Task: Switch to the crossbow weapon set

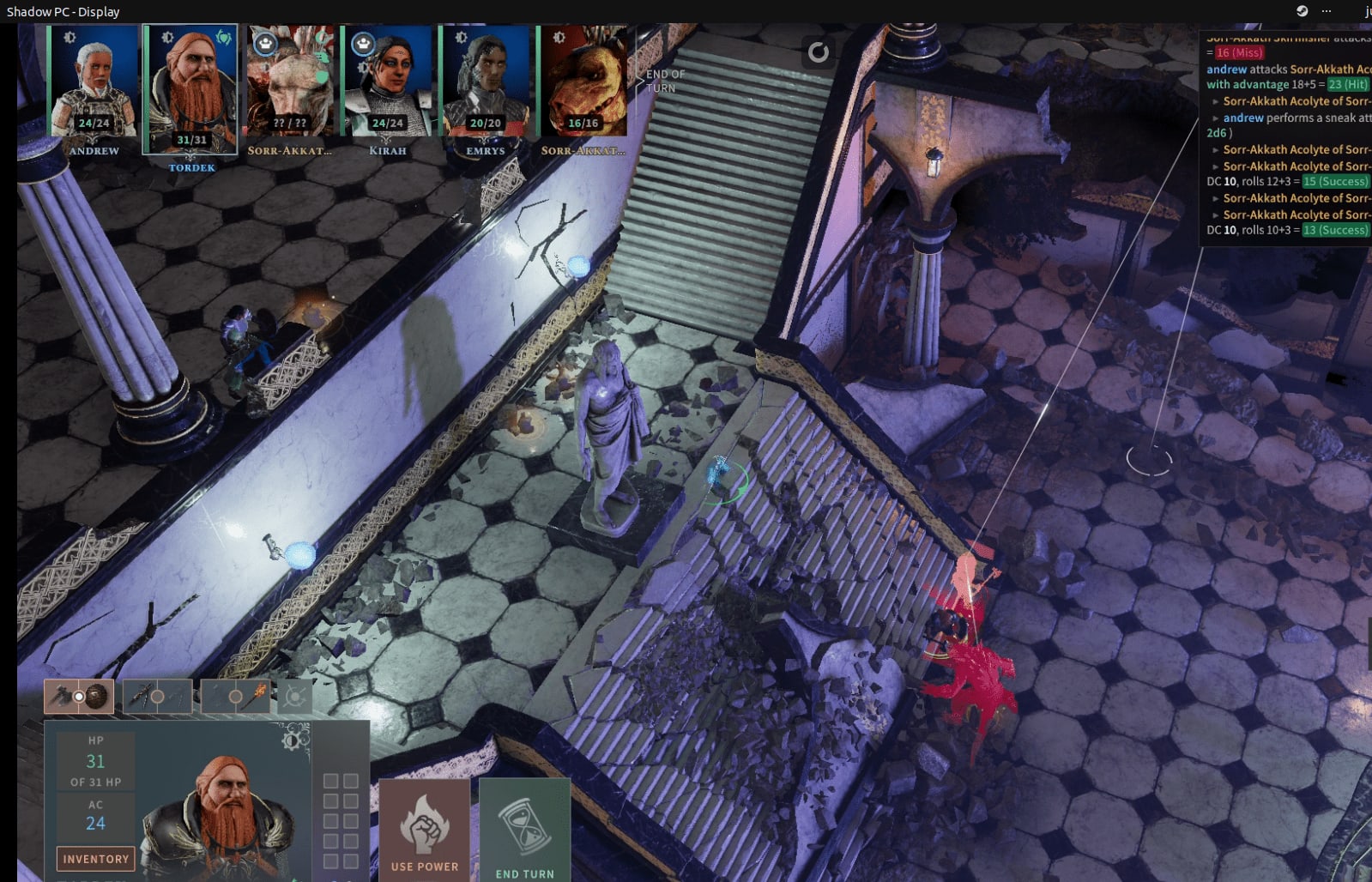Action: tap(157, 697)
